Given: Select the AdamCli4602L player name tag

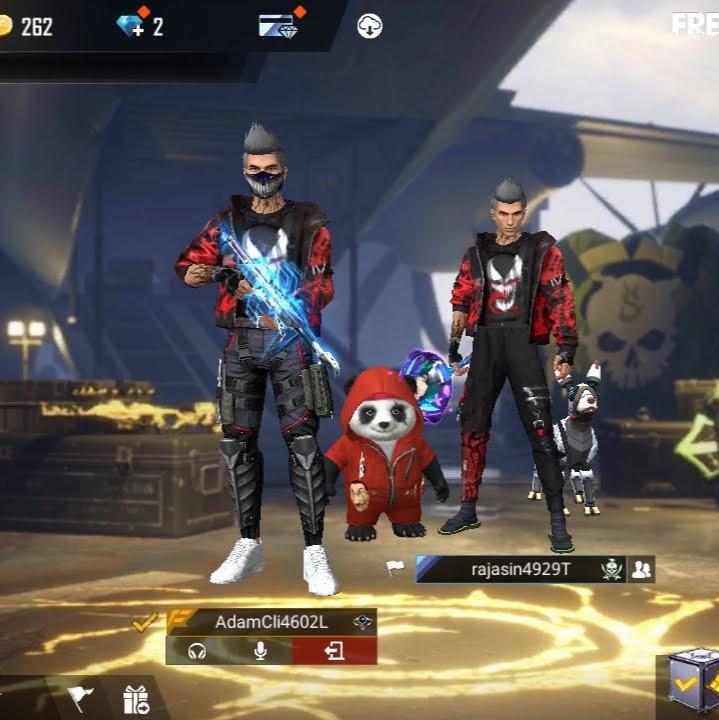Looking at the screenshot, I should click(x=271, y=622).
